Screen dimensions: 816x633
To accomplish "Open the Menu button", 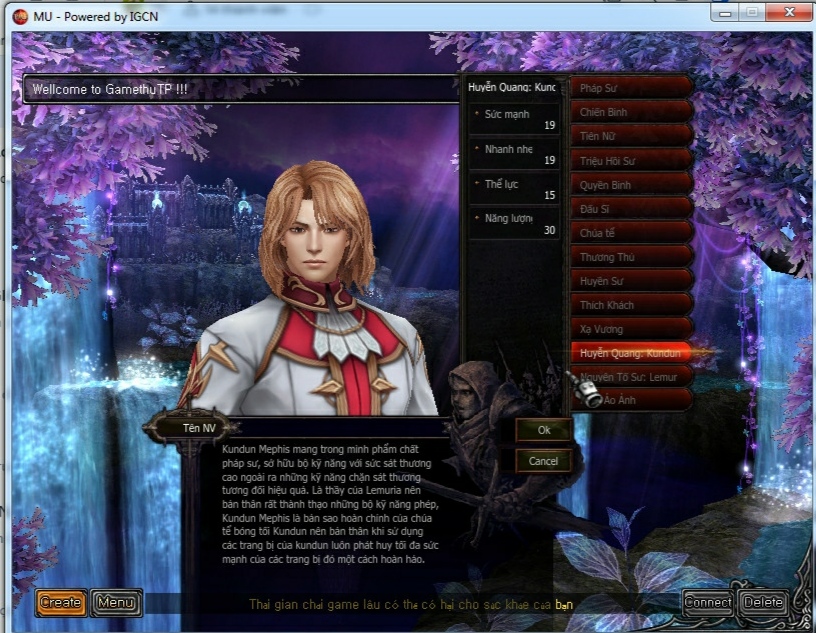I will coord(116,602).
